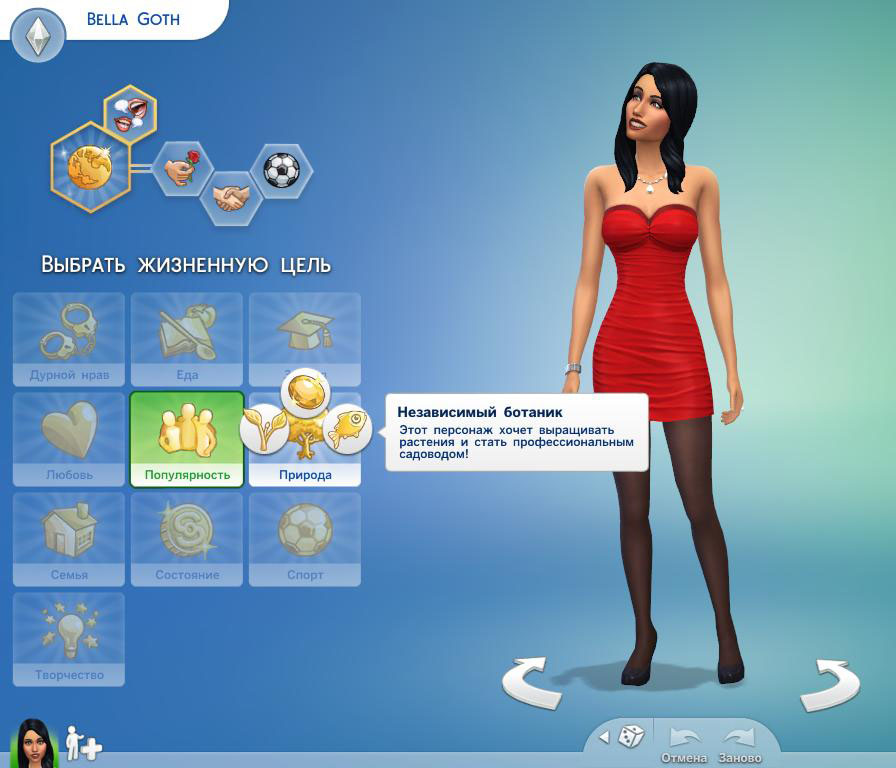Screen dimensions: 896x768
Task: Pick the Любовь aspiration category
Action: [x=69, y=439]
